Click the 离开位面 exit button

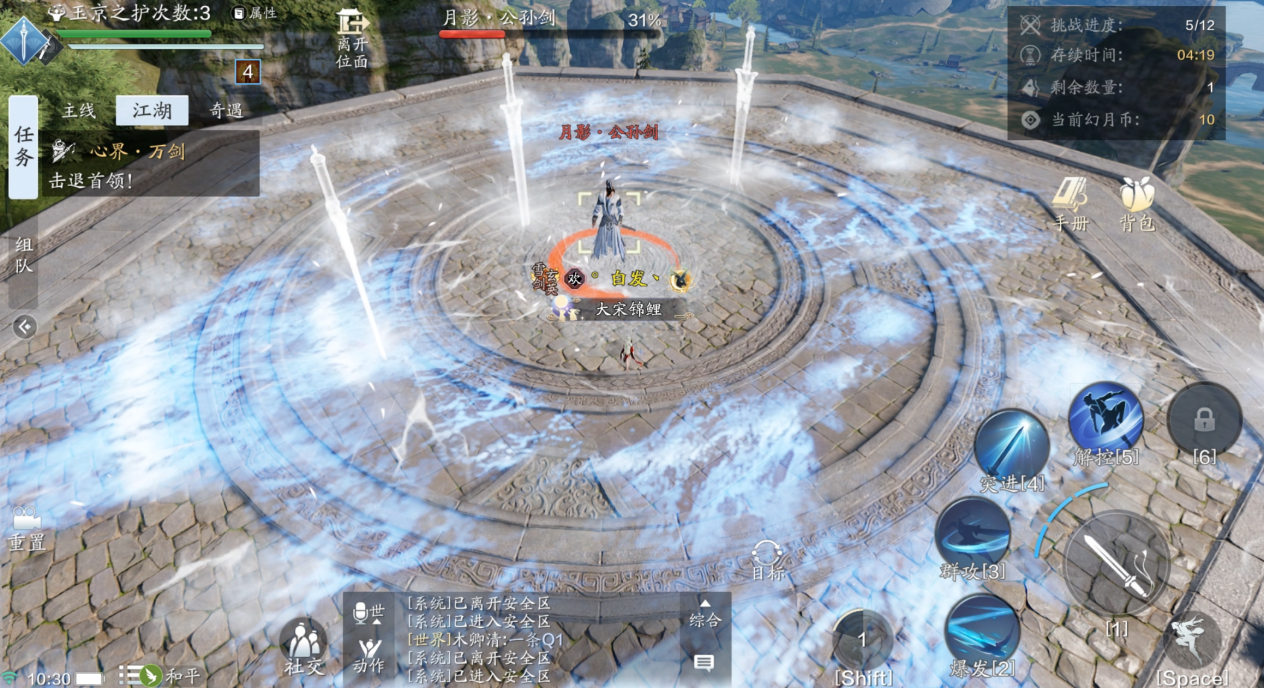(352, 38)
